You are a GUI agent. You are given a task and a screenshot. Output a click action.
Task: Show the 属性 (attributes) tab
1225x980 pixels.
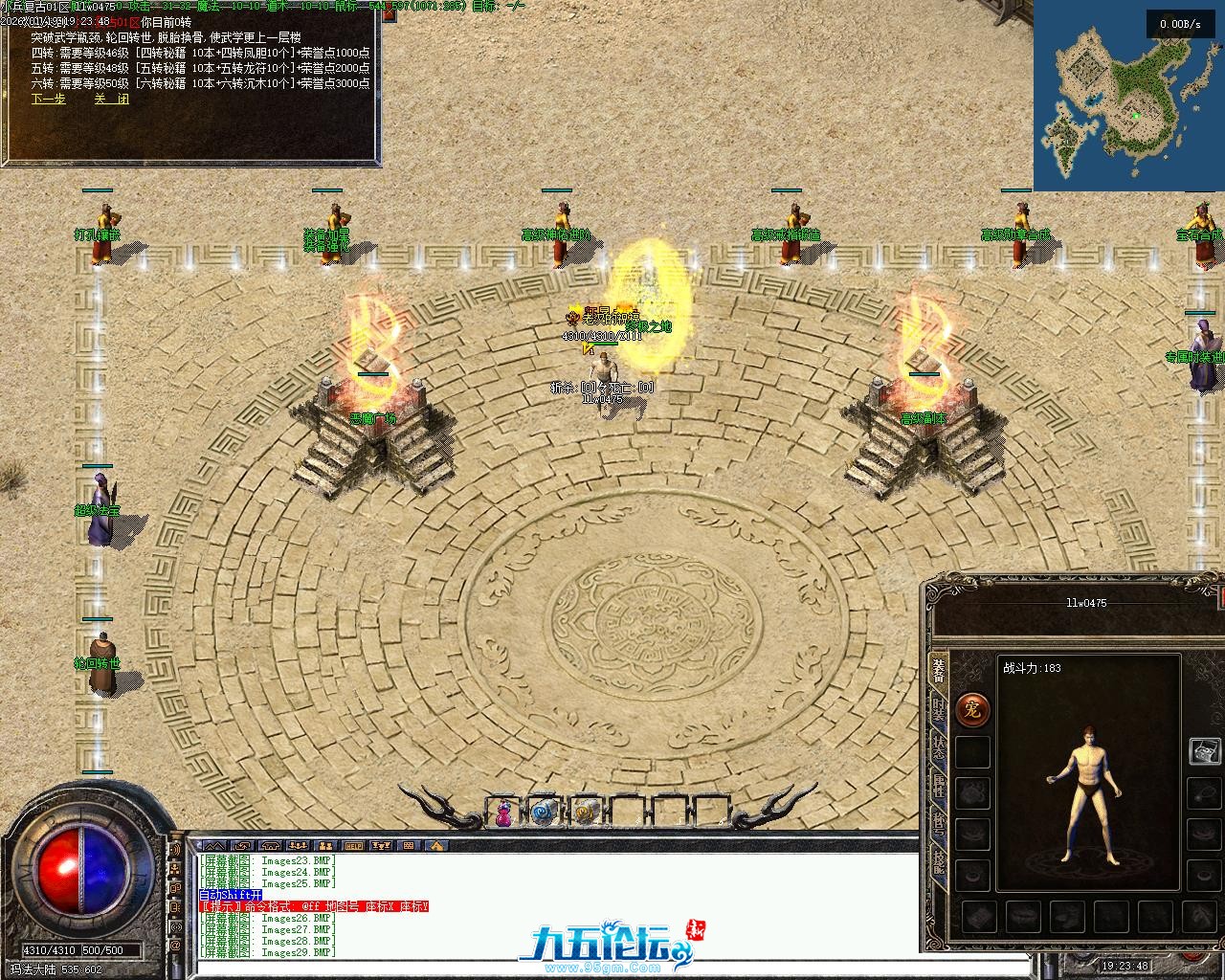[x=939, y=787]
